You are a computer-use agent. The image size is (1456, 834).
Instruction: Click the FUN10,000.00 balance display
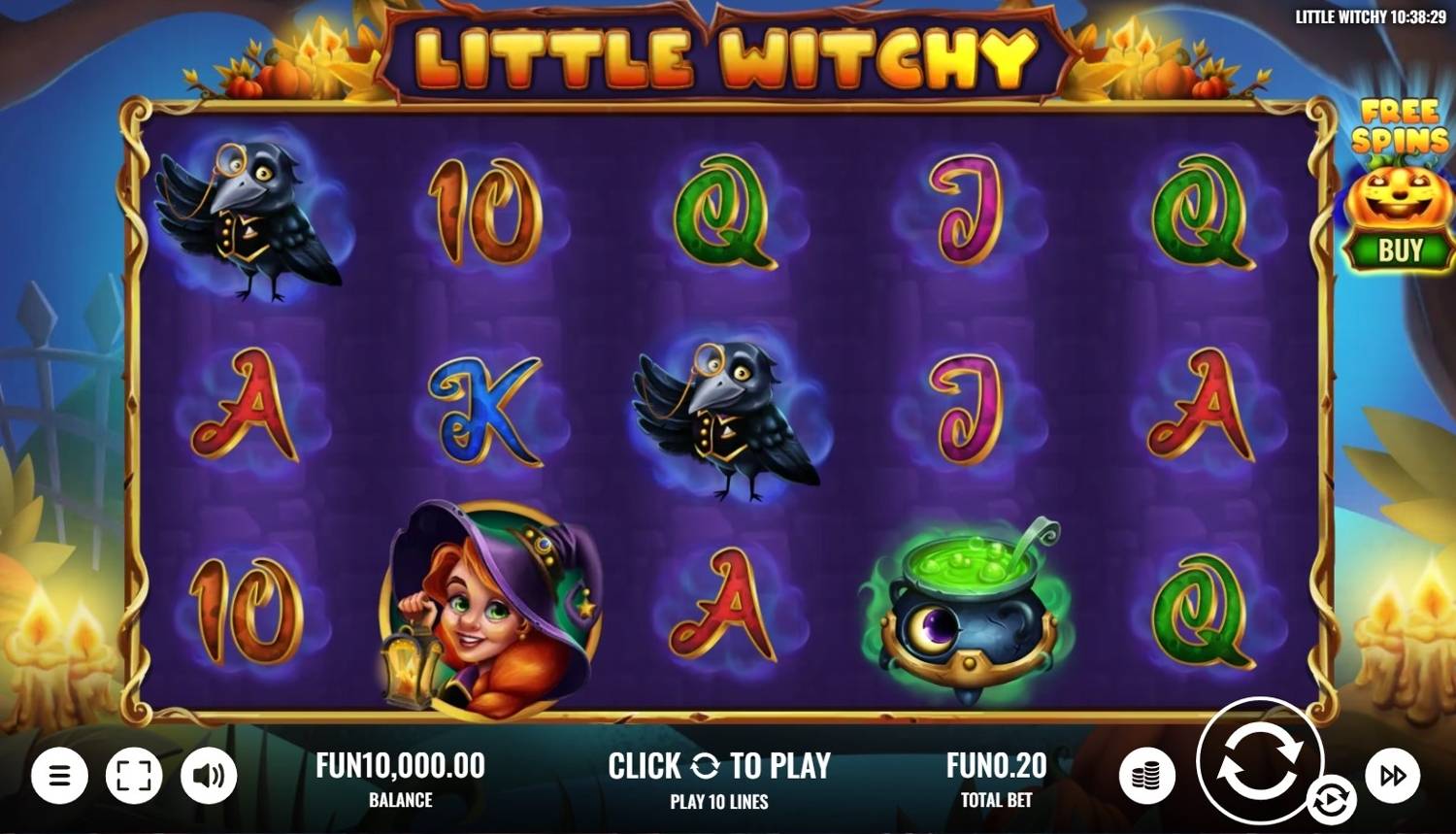click(x=401, y=766)
